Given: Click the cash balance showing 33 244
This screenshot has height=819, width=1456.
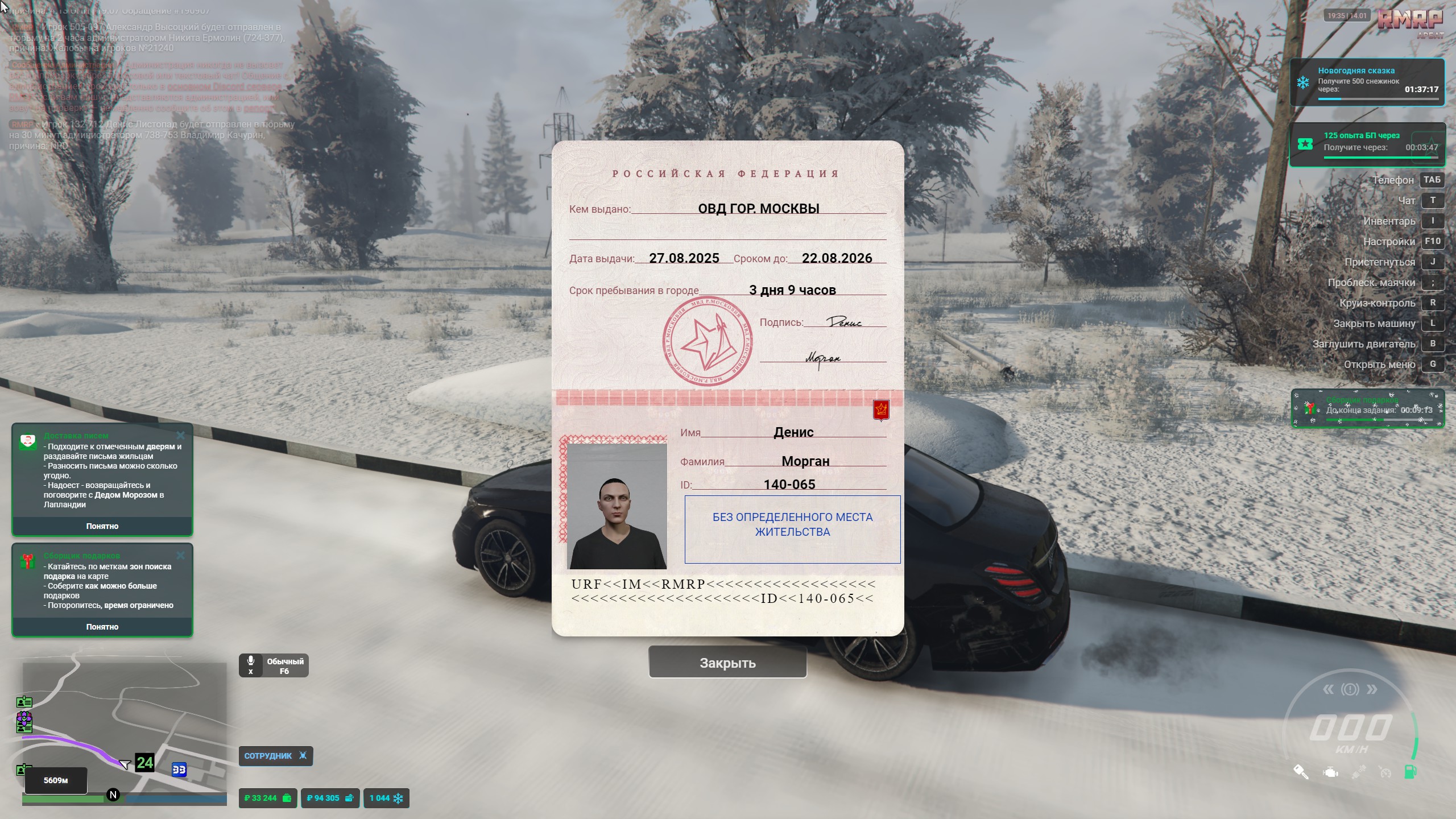Looking at the screenshot, I should pyautogui.click(x=267, y=798).
